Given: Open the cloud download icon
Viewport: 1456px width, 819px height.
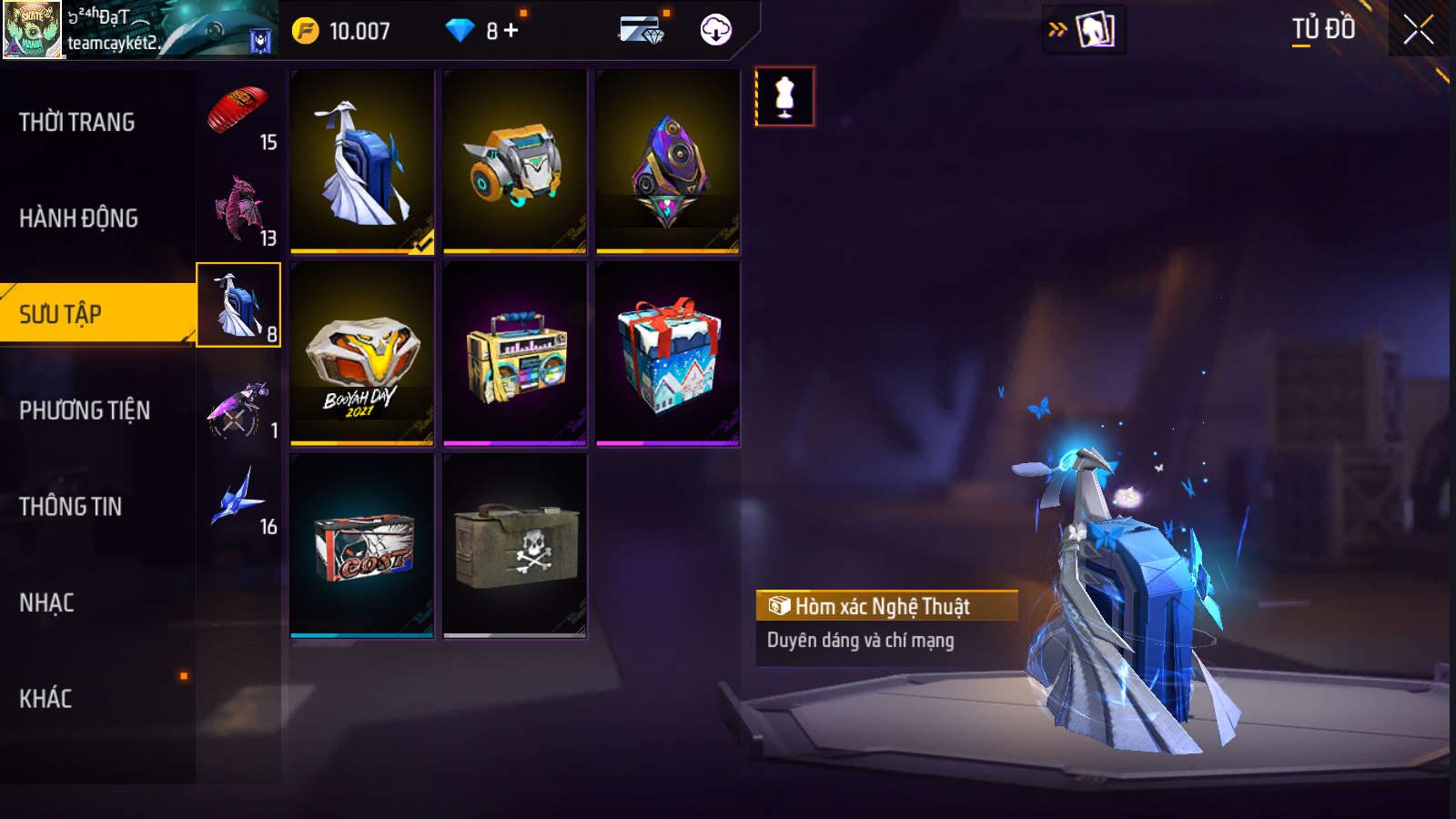Looking at the screenshot, I should [716, 30].
